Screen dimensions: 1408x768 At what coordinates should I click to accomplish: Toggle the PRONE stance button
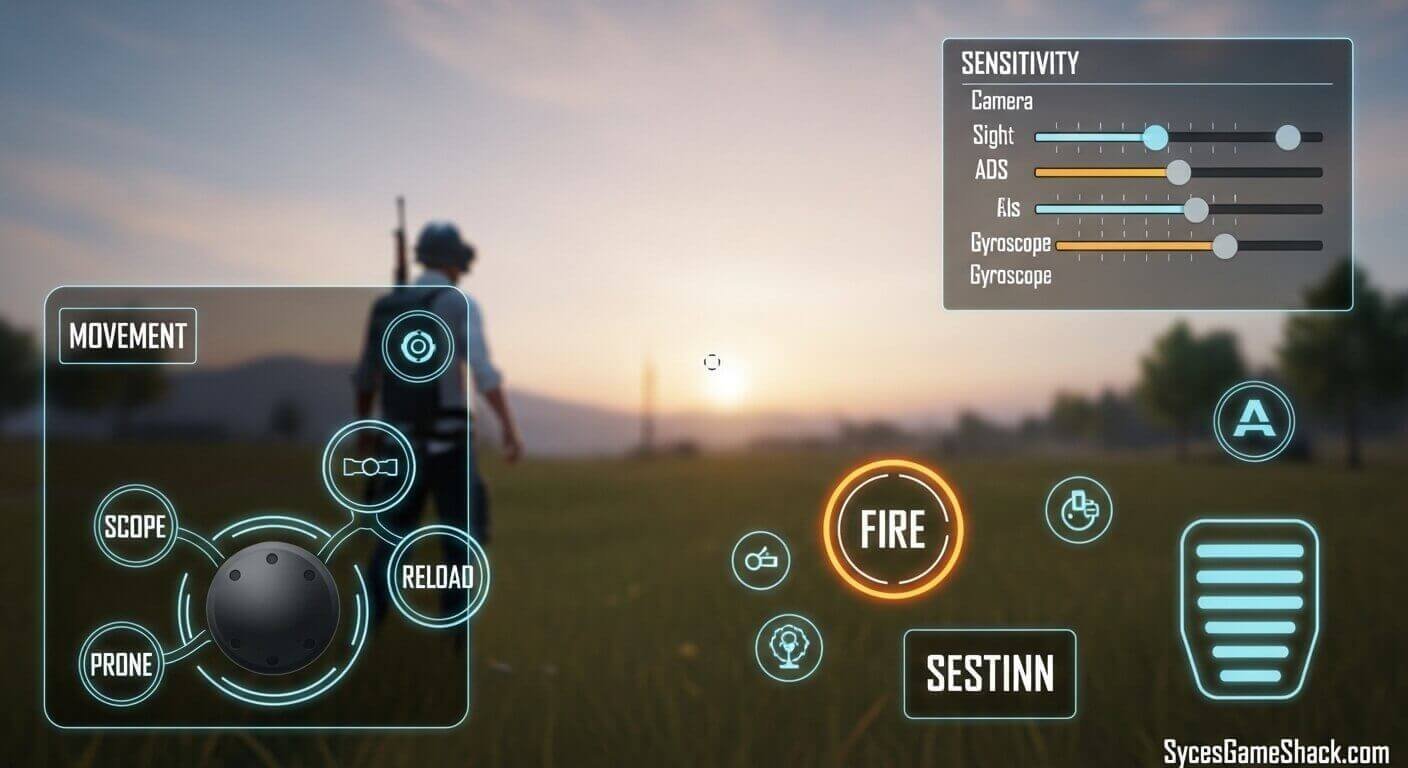[122, 663]
